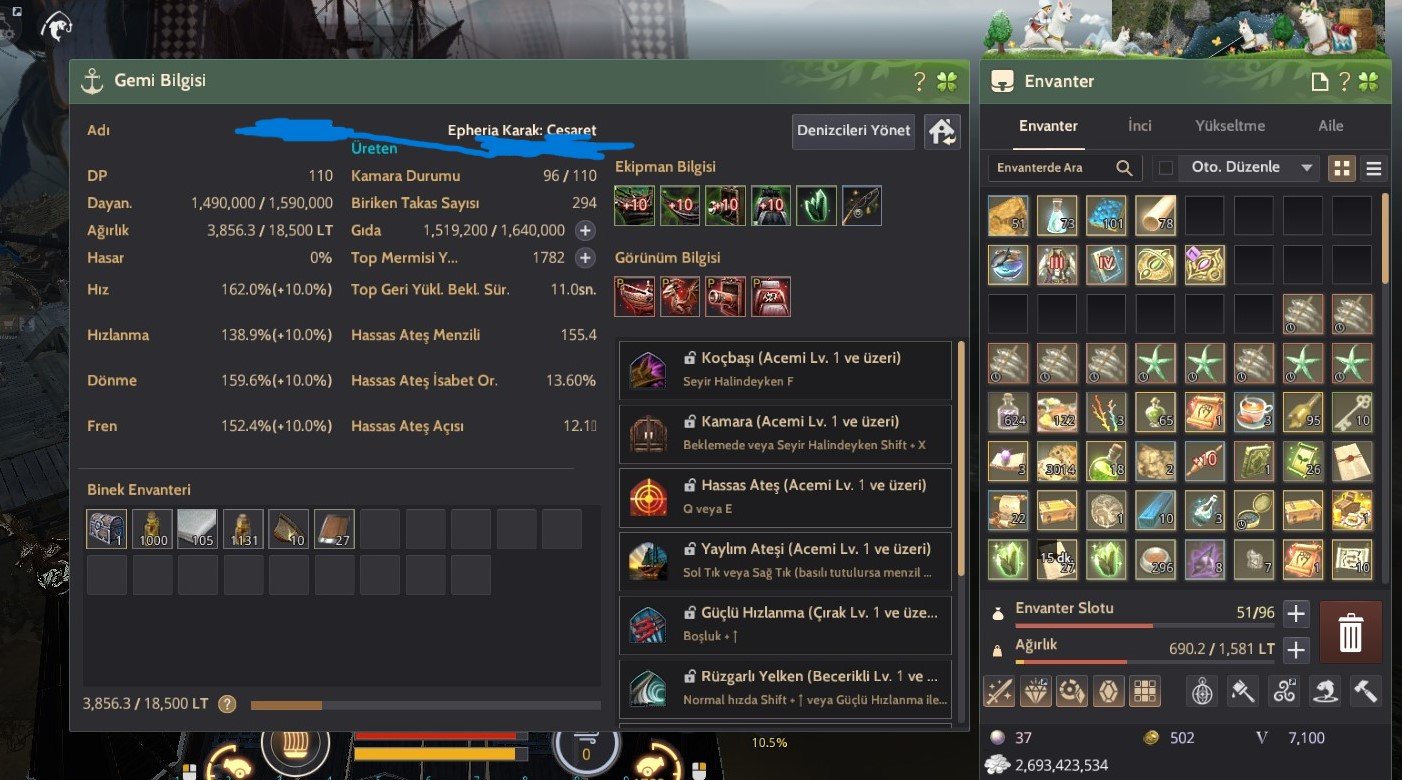Image resolution: width=1404 pixels, height=780 pixels.
Task: Switch to list view in the inventory
Action: tap(1373, 167)
